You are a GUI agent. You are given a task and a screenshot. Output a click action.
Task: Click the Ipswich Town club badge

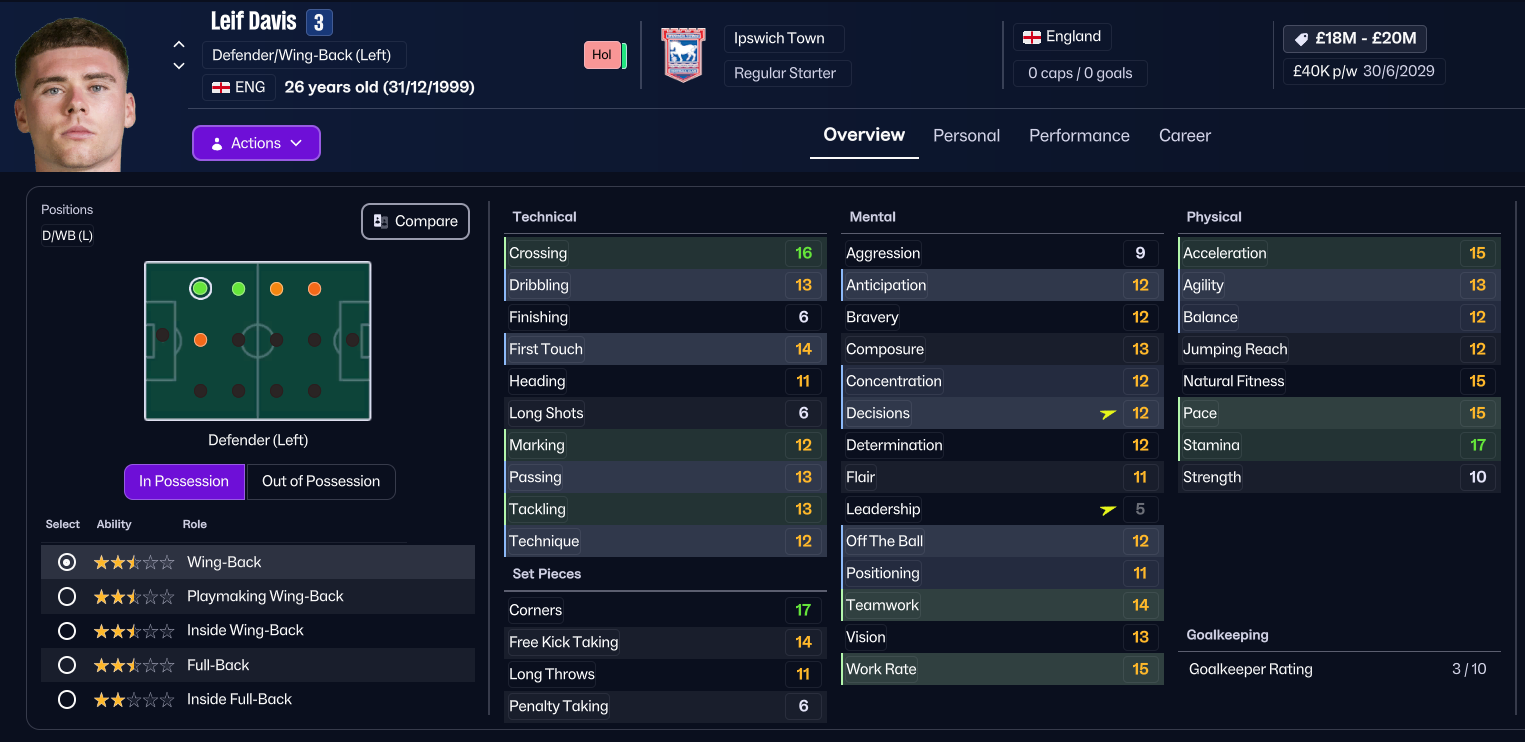(684, 55)
